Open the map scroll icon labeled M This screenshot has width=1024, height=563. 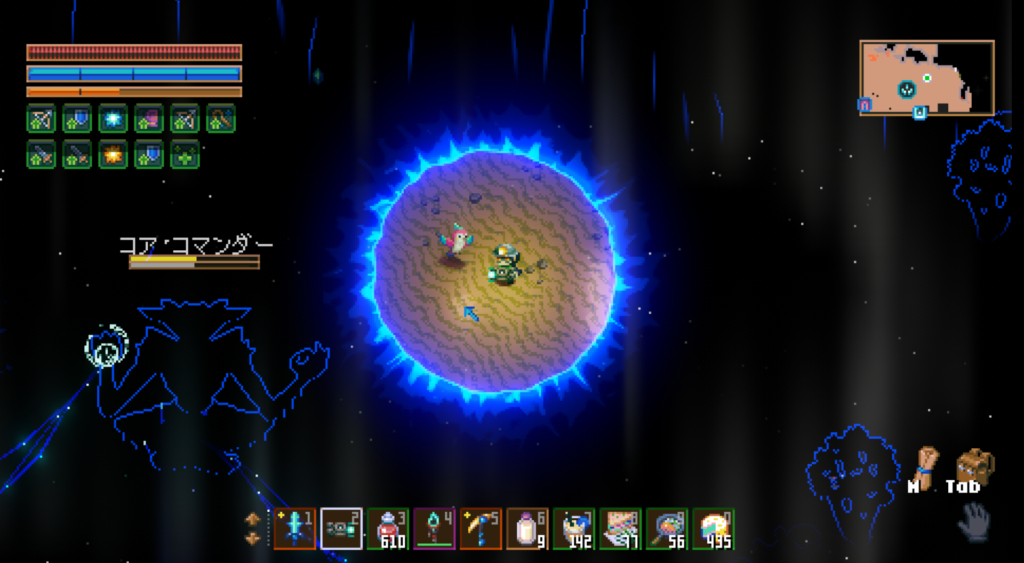click(927, 465)
